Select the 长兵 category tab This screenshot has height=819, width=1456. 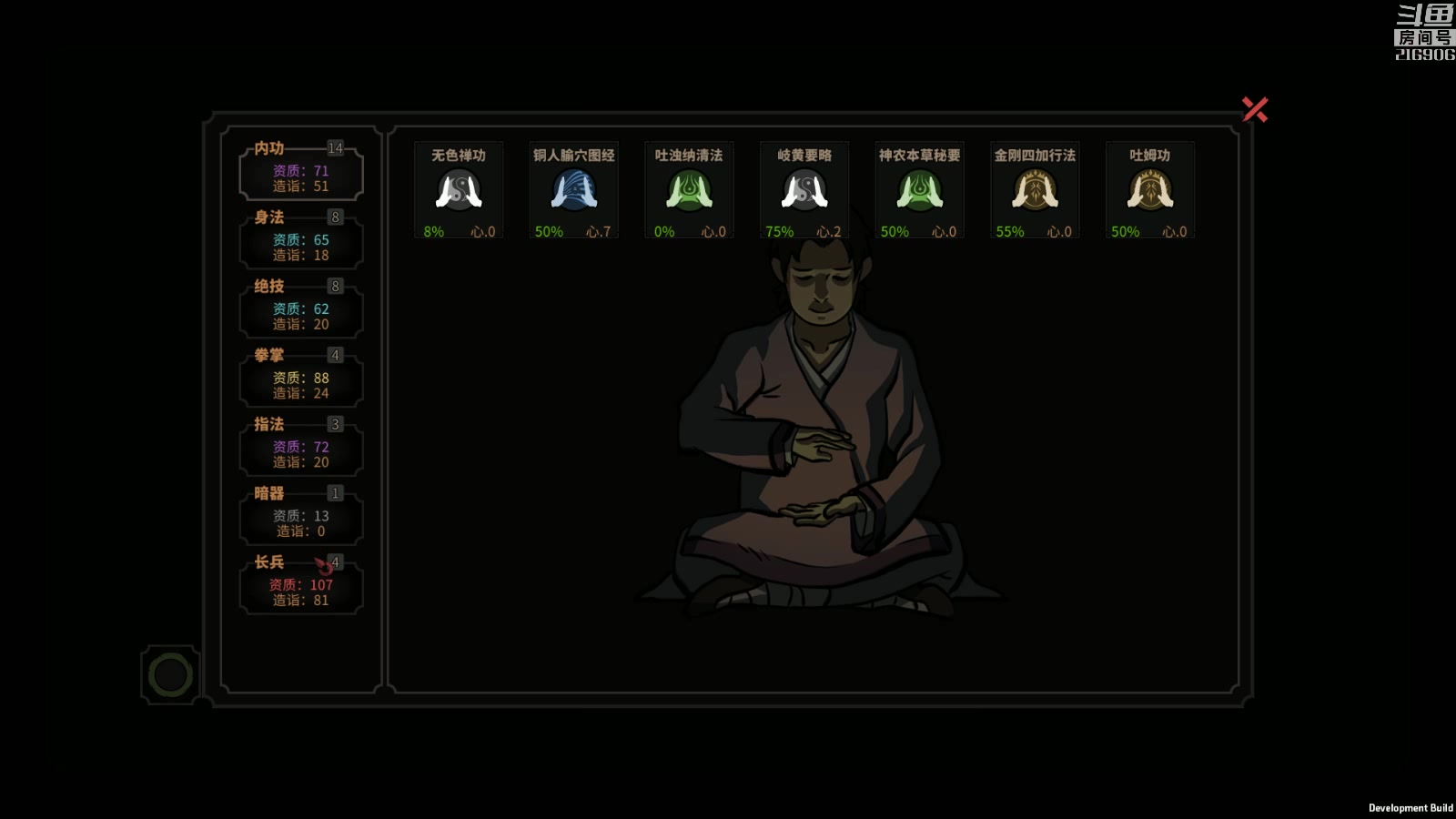coord(301,586)
